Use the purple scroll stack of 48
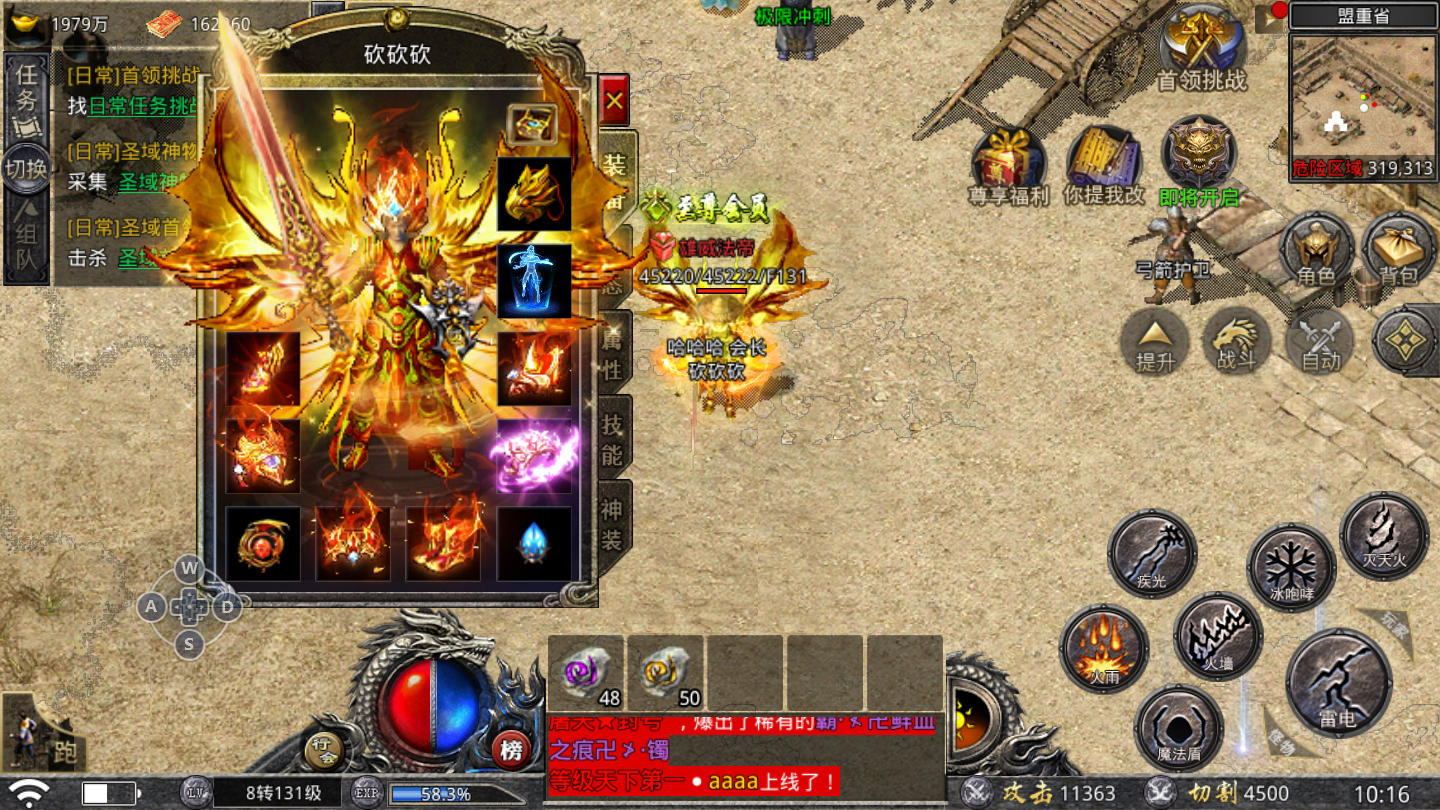Viewport: 1440px width, 810px height. (x=585, y=672)
